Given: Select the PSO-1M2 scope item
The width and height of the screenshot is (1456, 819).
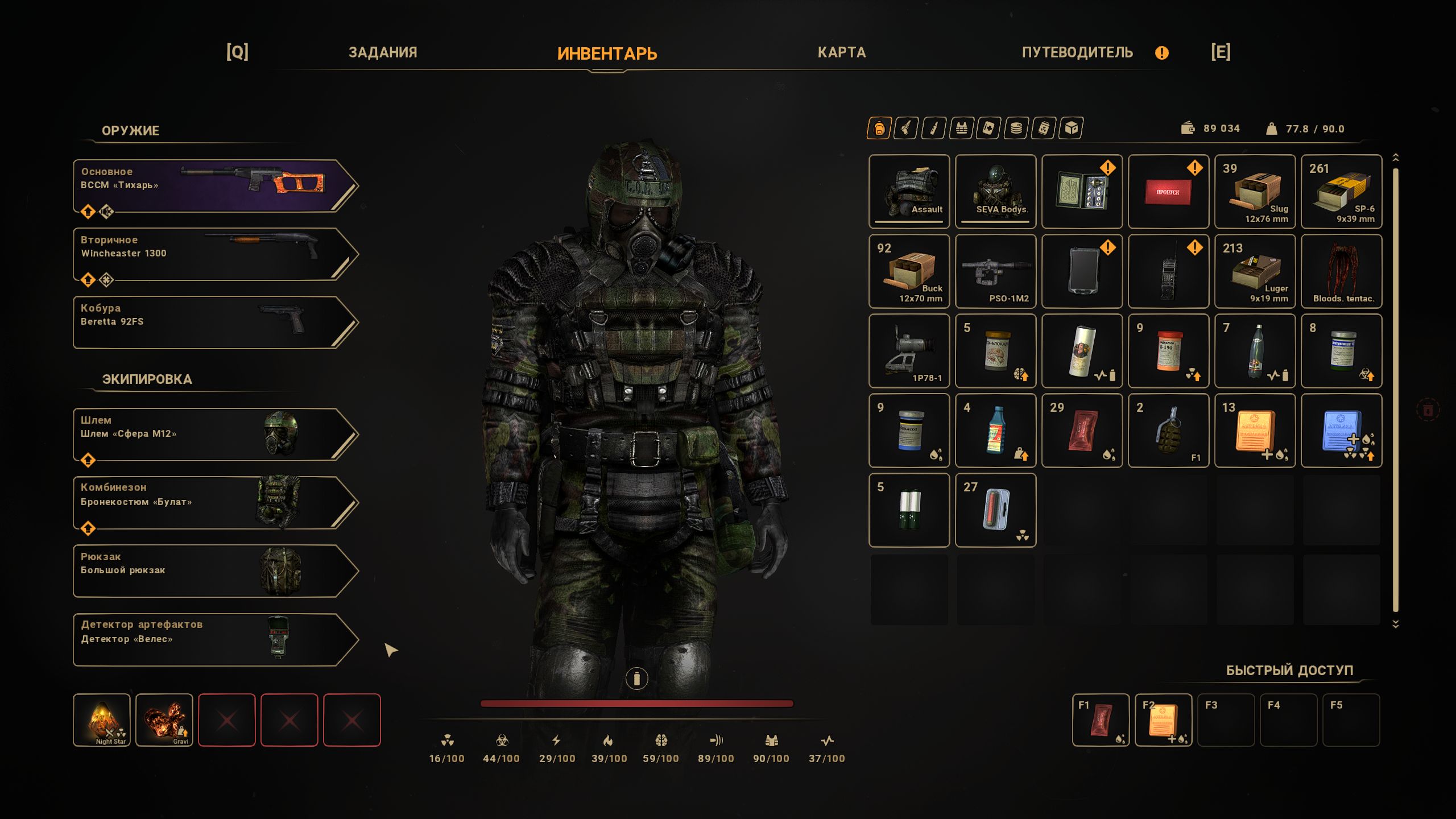Looking at the screenshot, I should [995, 271].
